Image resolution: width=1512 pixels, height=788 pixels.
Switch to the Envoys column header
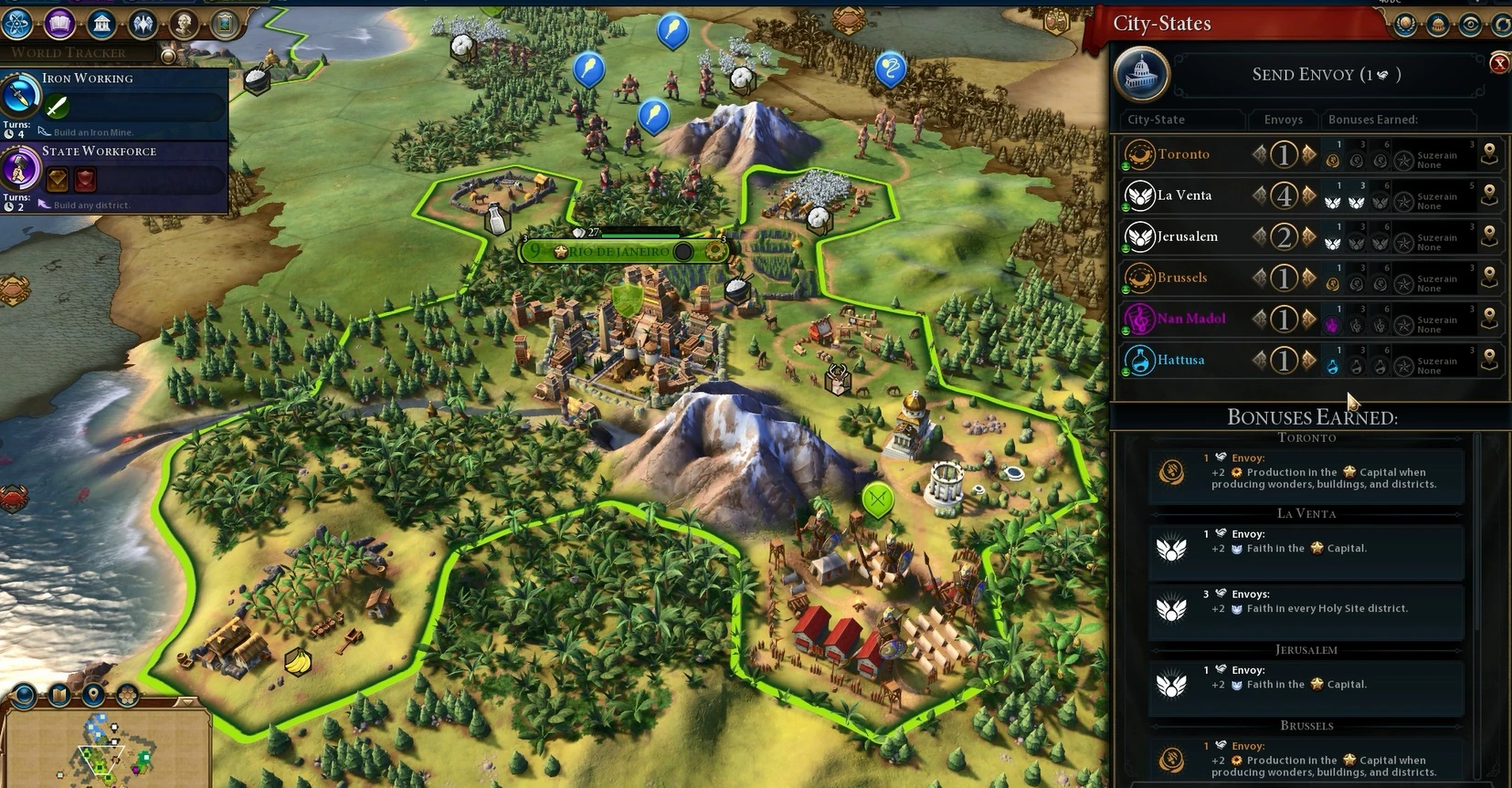tap(1283, 120)
